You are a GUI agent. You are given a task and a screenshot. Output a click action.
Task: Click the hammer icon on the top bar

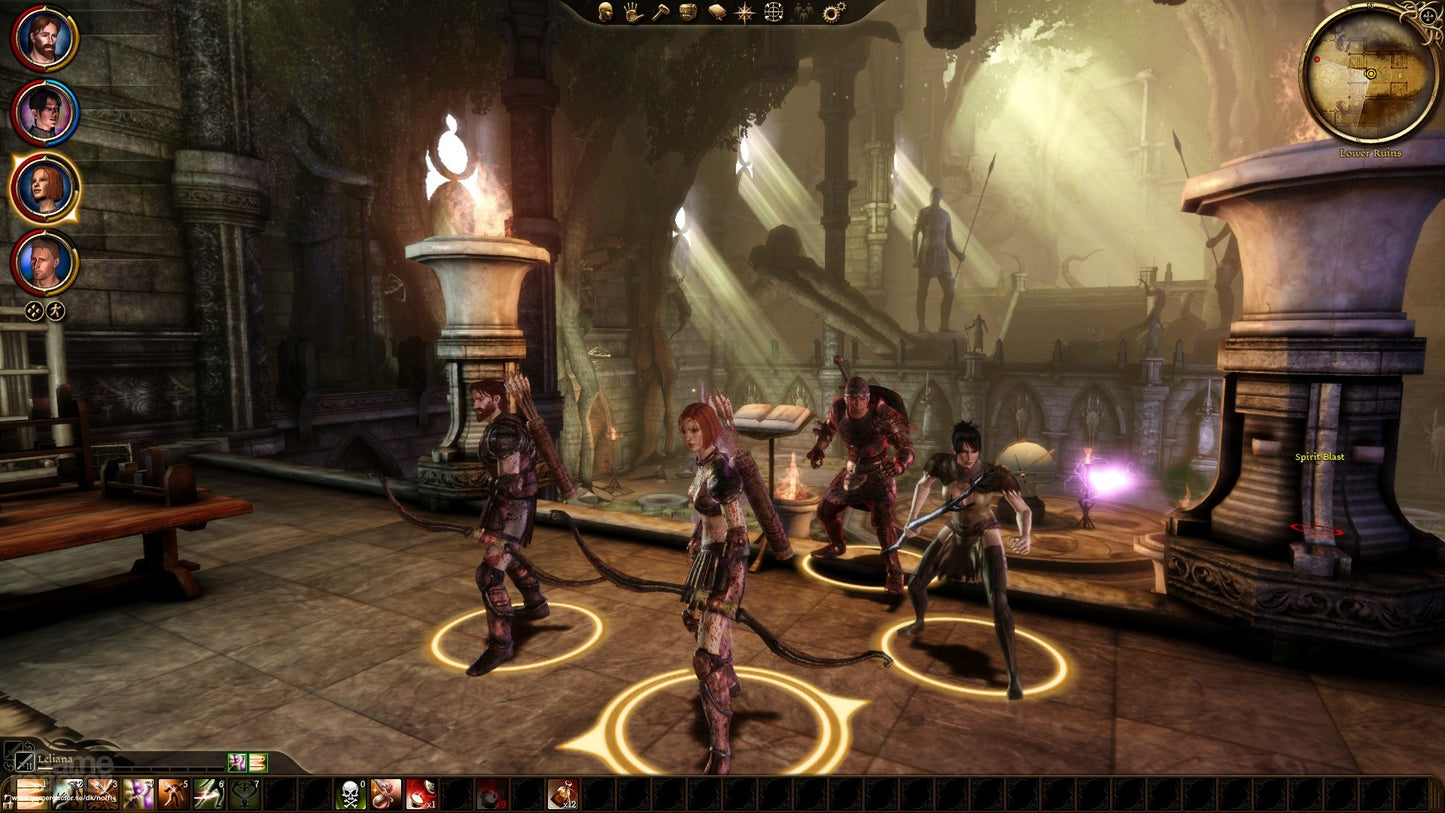pos(660,13)
